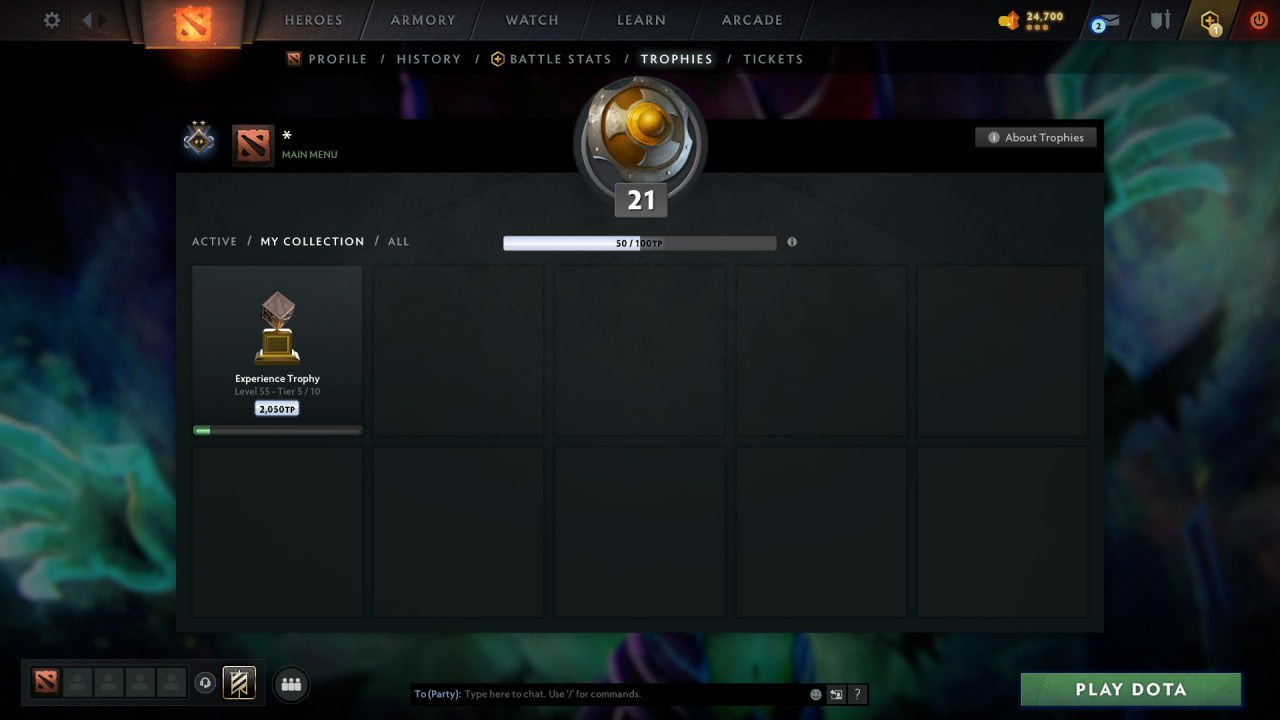Click the friends group icon near the party slots
The image size is (1280, 720).
290,684
